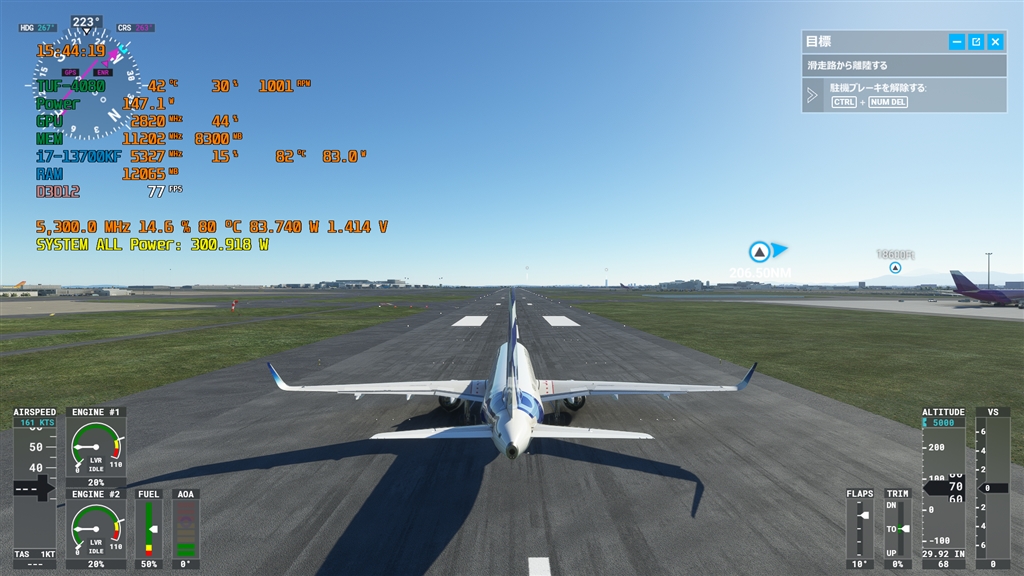Minimize the 目標 objectives panel
Viewport: 1024px width, 576px height.
pyautogui.click(x=957, y=42)
